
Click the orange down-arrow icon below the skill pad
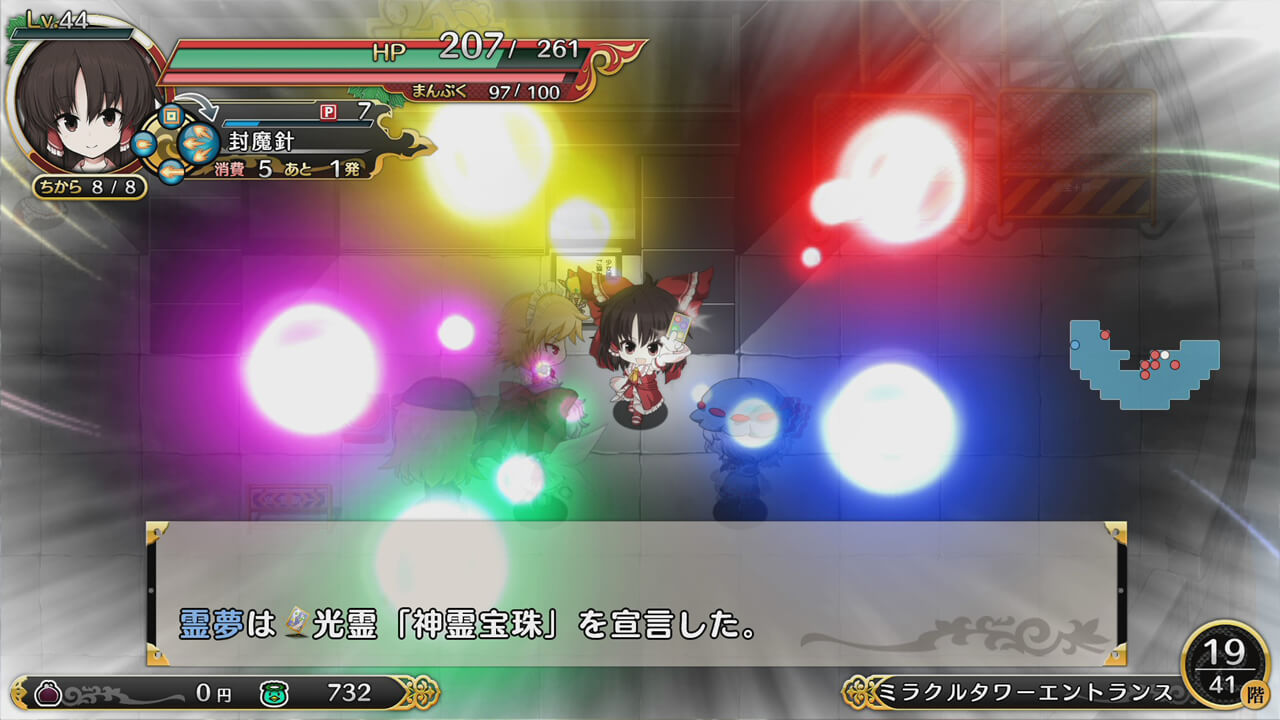[x=172, y=171]
